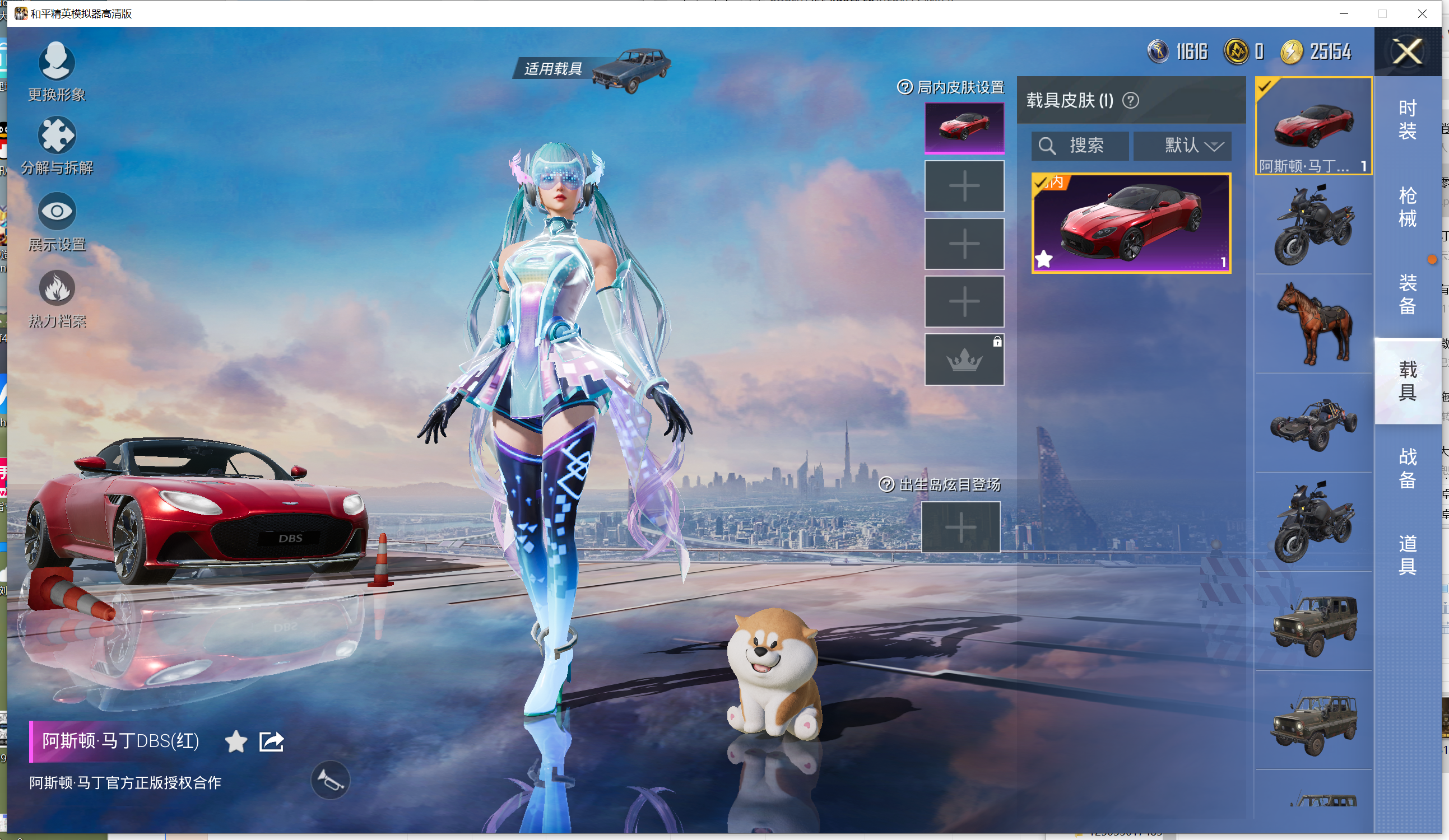Switch to the 战备 tab
Screen dimensions: 1449x840
click(1406, 468)
